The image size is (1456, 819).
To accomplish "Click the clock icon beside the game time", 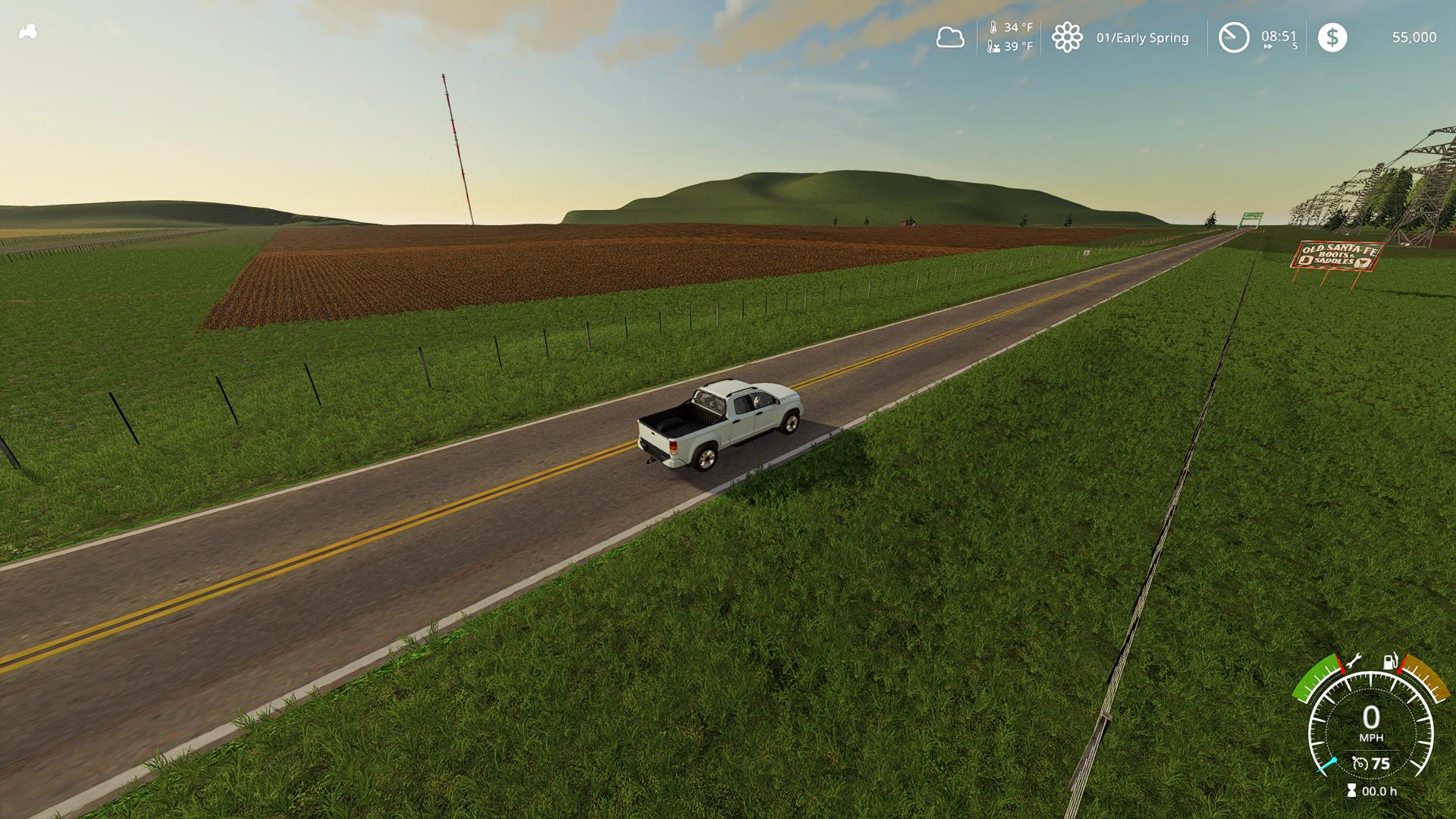I will coord(1233,37).
